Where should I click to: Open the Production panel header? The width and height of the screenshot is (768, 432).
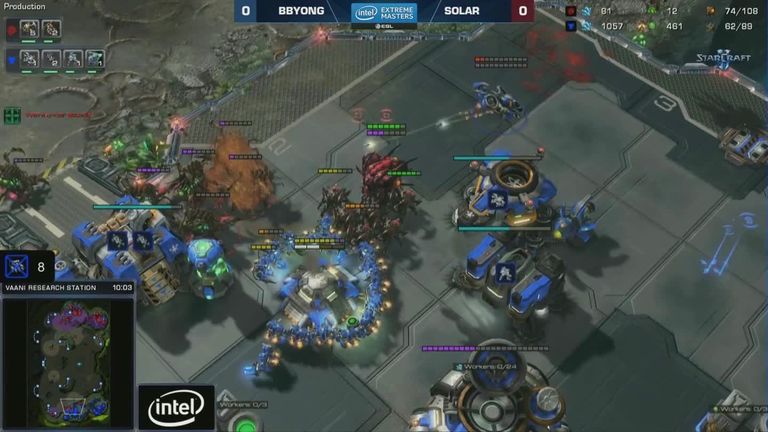tap(24, 6)
